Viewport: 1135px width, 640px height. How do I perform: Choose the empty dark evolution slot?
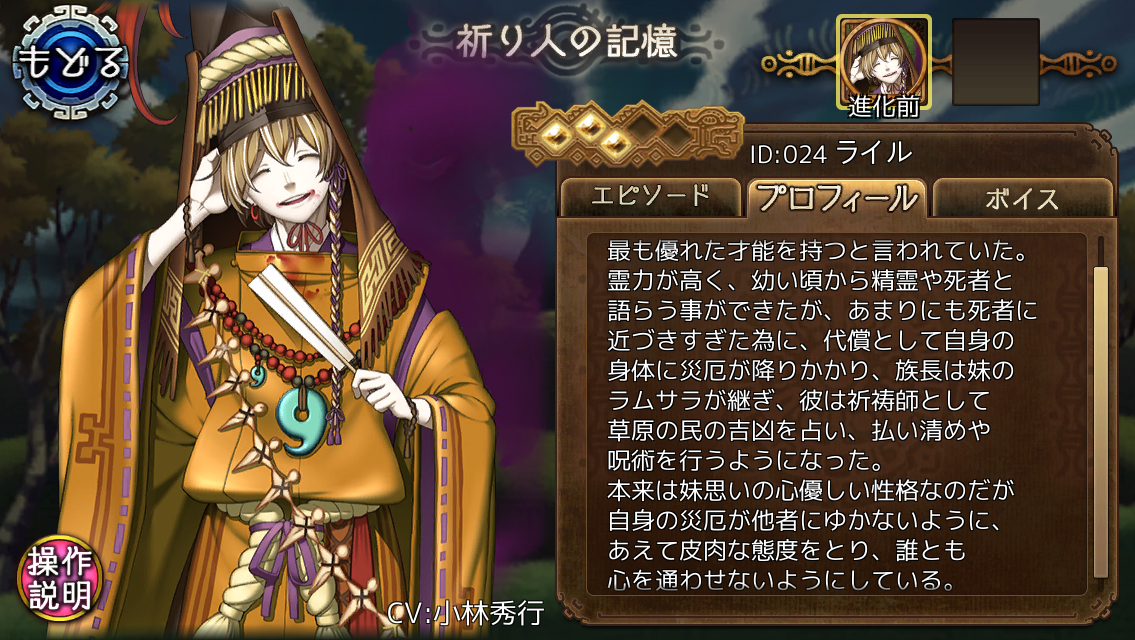click(x=995, y=62)
